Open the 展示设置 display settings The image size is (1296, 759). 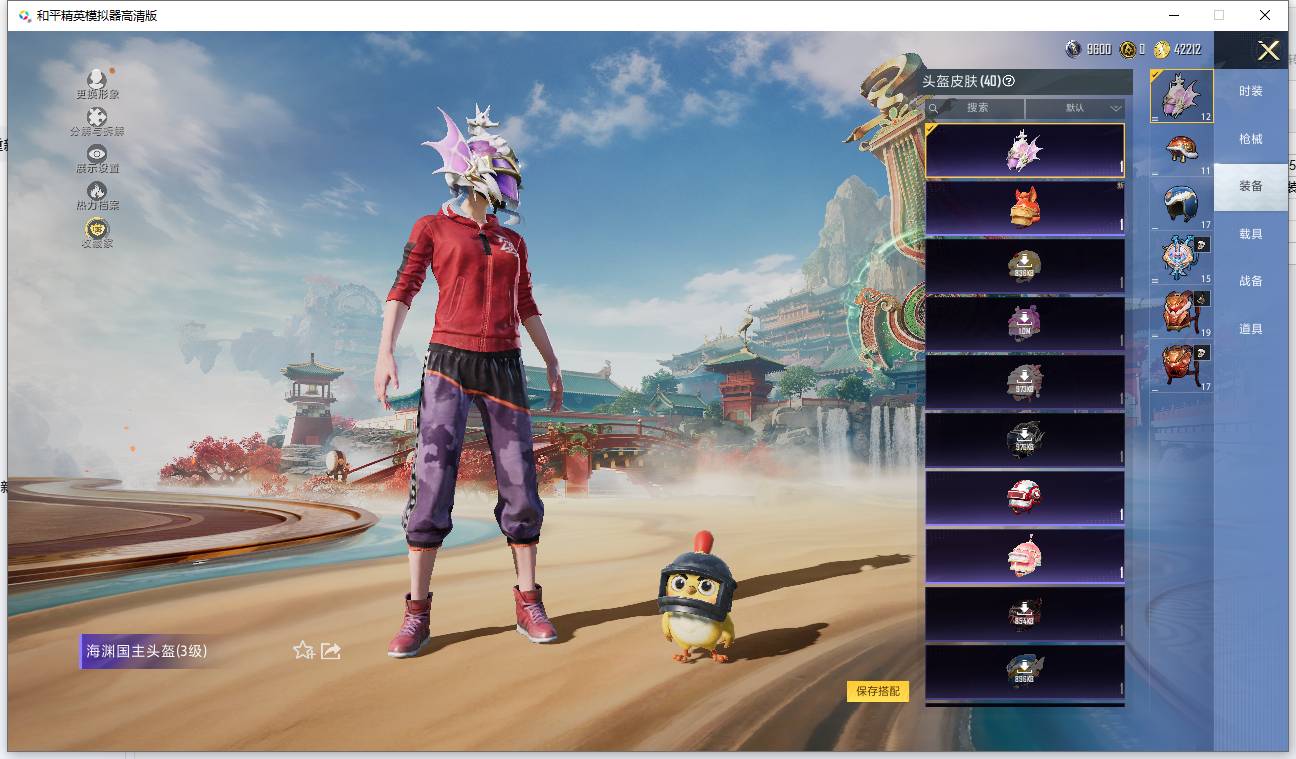point(97,158)
